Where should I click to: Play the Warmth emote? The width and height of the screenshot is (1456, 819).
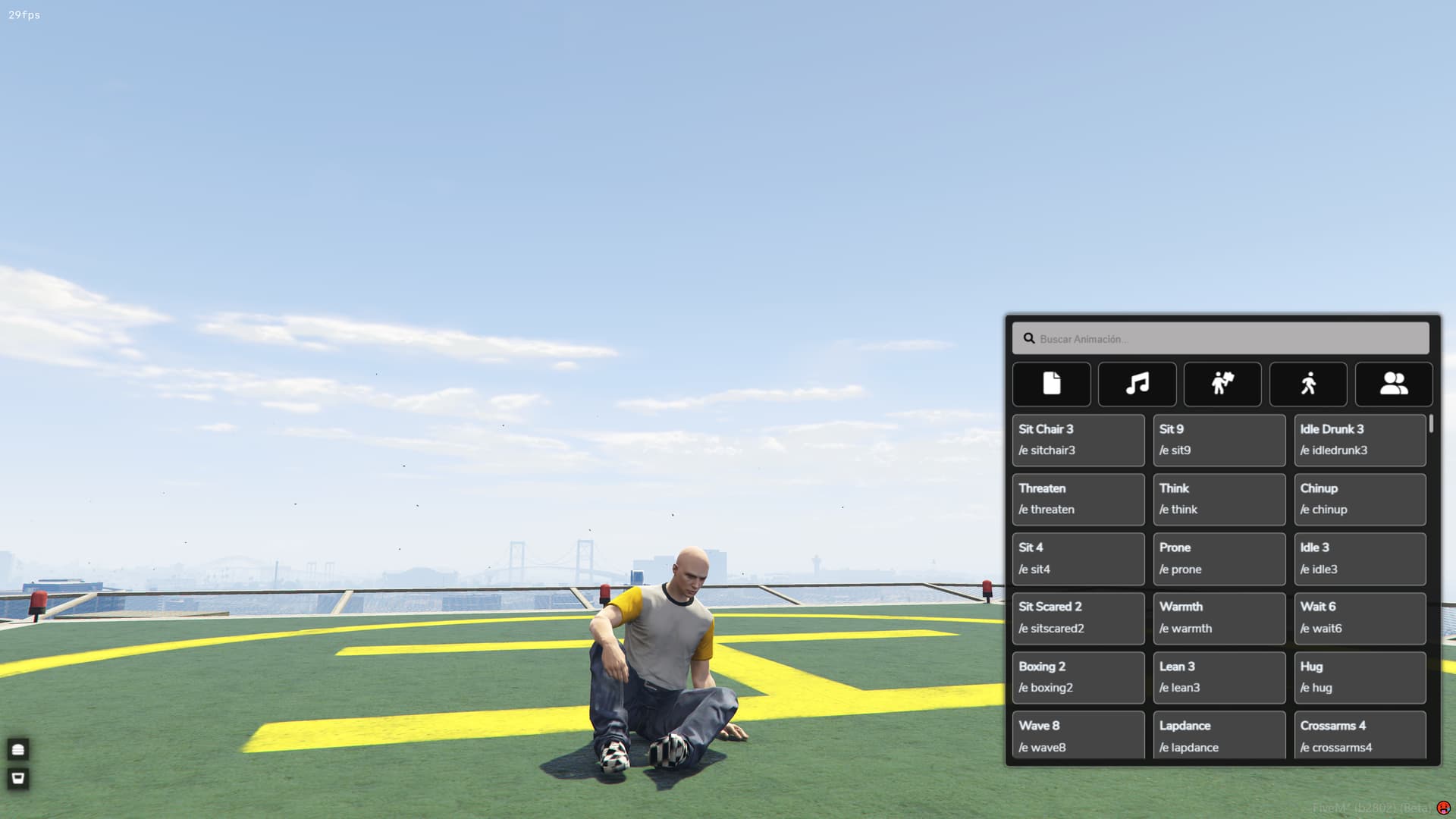1219,617
